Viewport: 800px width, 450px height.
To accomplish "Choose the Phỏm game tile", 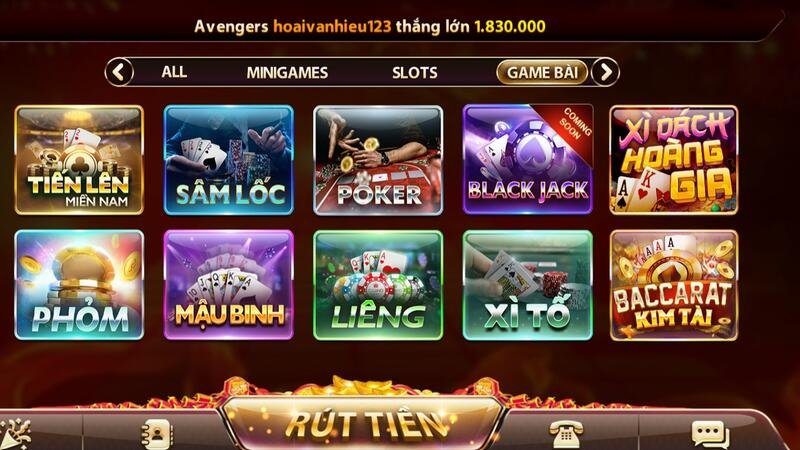I will click(79, 285).
